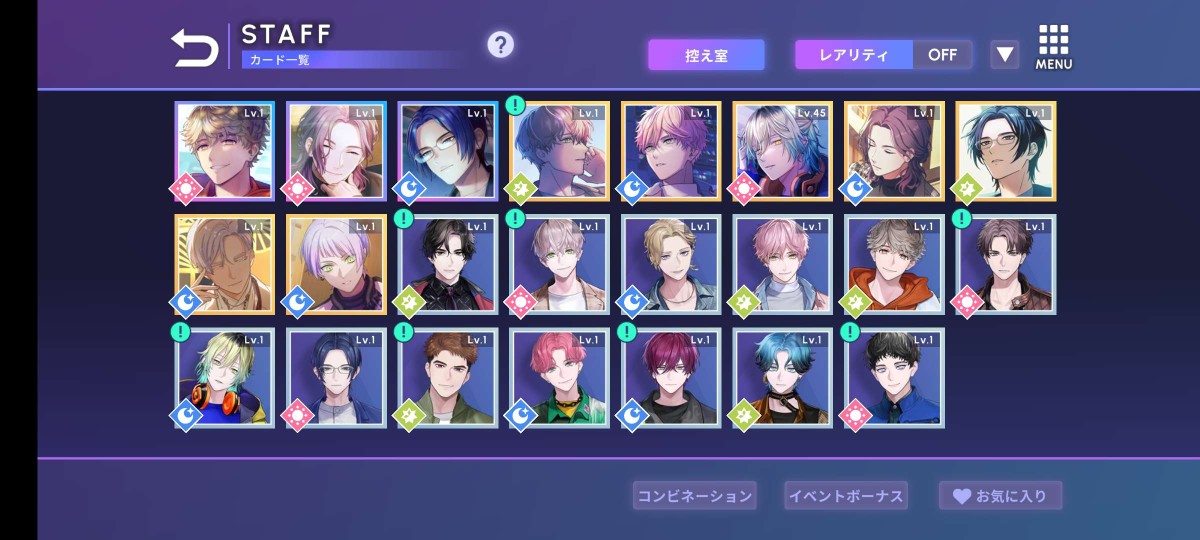Select the Lv.45 silver-haired card
Screen dimensions: 1200x540
[x=782, y=151]
